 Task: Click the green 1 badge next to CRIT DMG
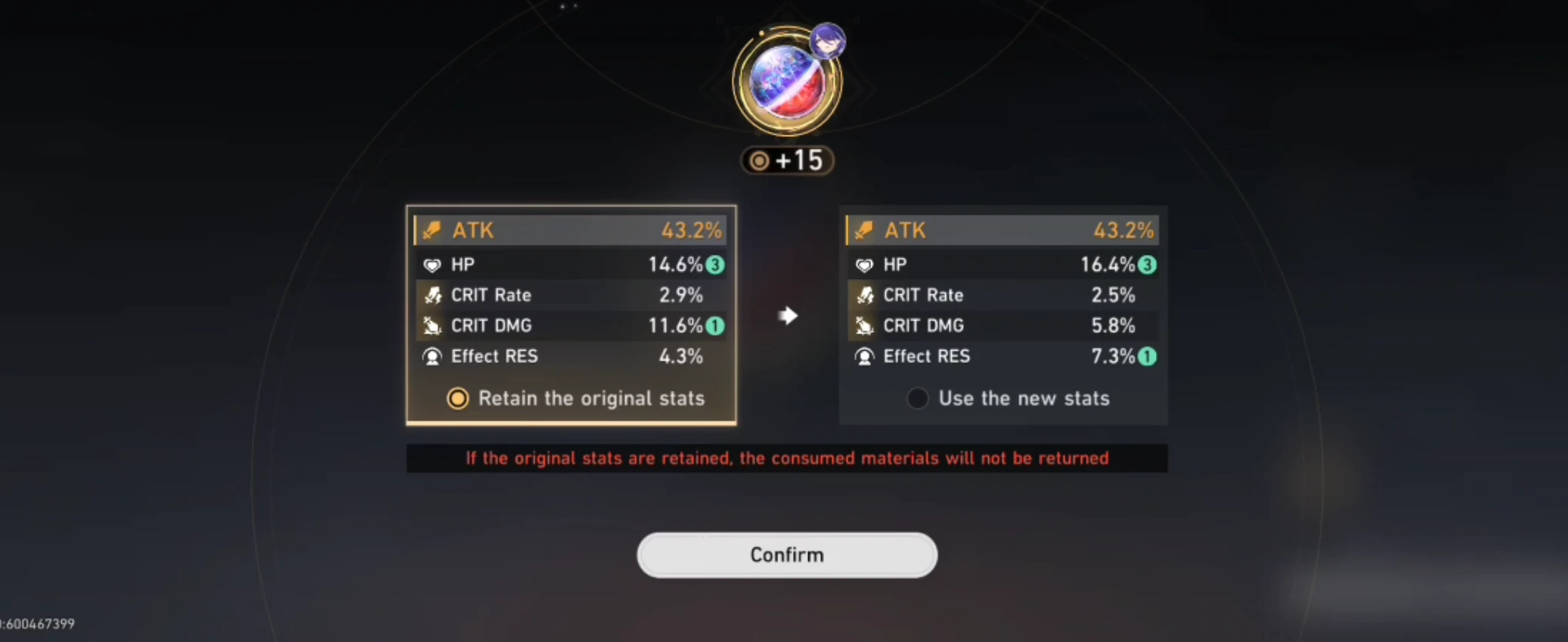(x=716, y=326)
